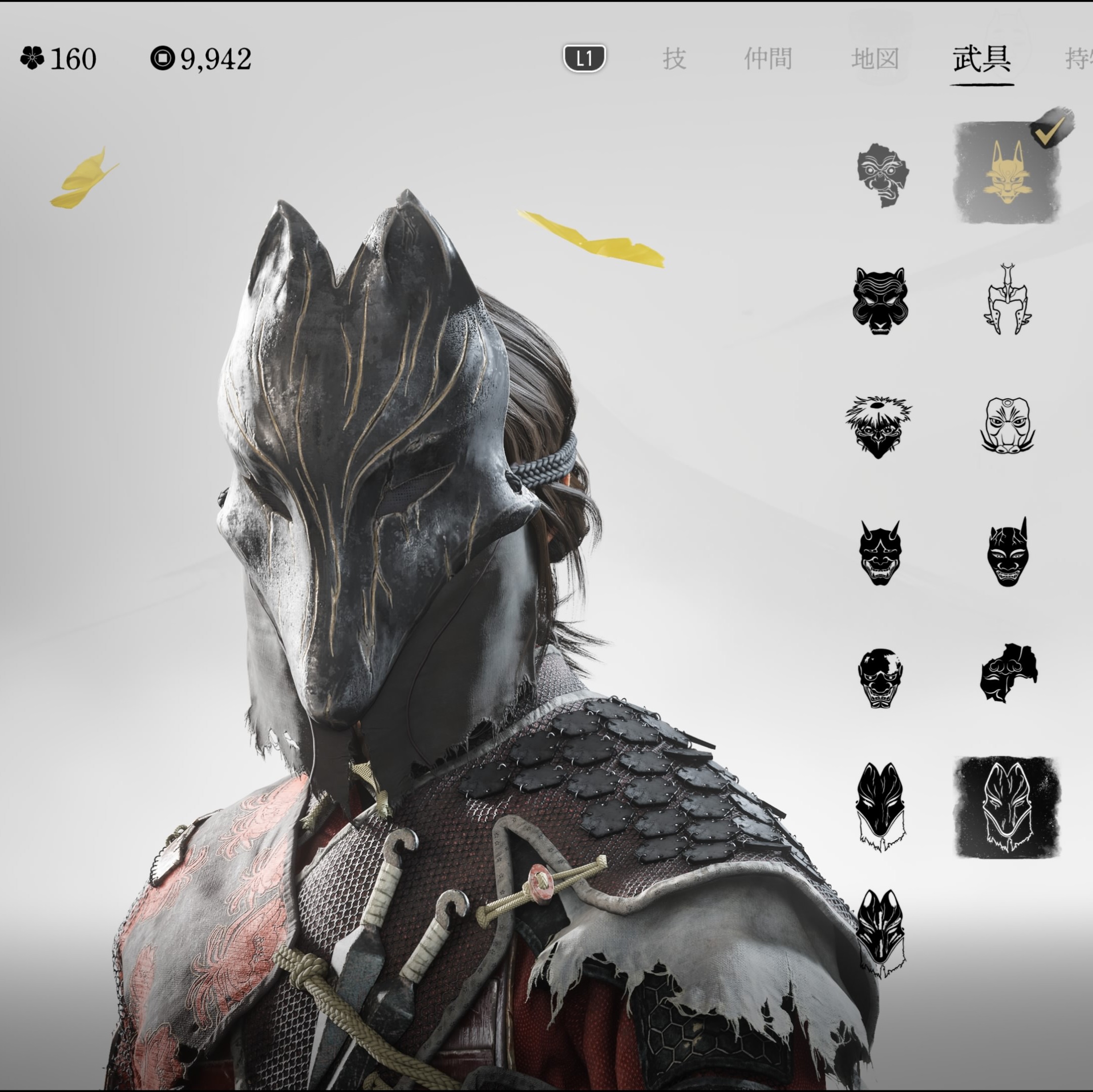This screenshot has height=1092, width=1093.
Task: Pick the white whiskered face mask
Action: (1008, 425)
